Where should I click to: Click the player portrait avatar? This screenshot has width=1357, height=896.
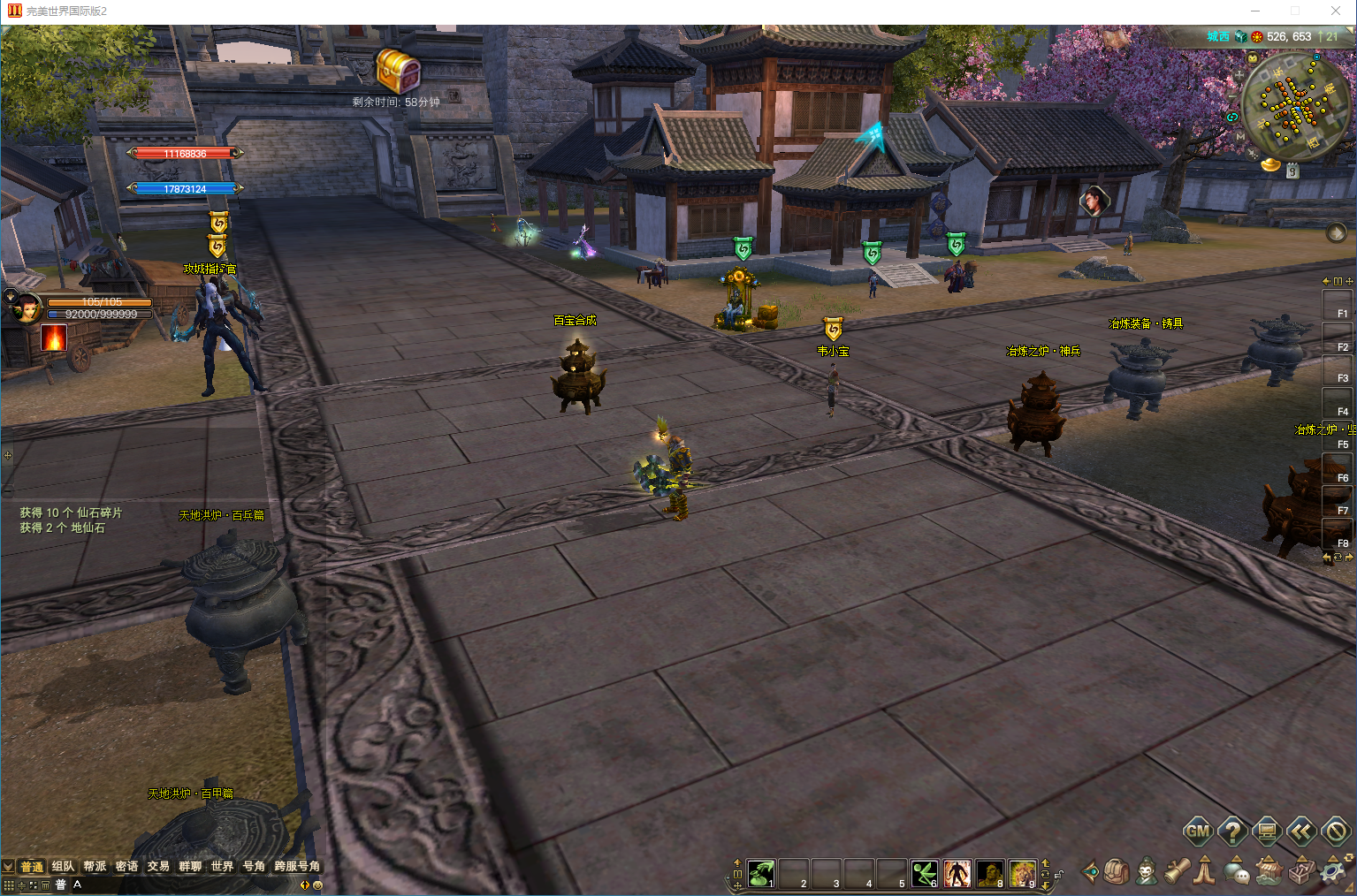tap(26, 309)
